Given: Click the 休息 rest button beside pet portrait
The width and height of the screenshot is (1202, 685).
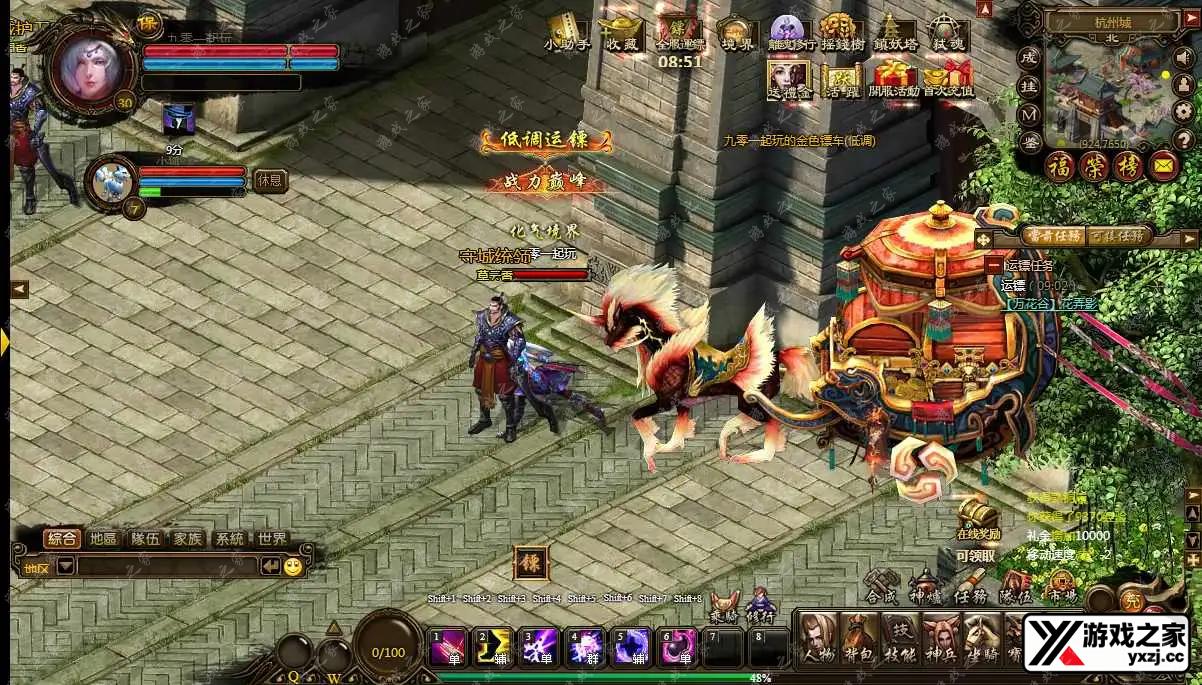Looking at the screenshot, I should pos(270,180).
